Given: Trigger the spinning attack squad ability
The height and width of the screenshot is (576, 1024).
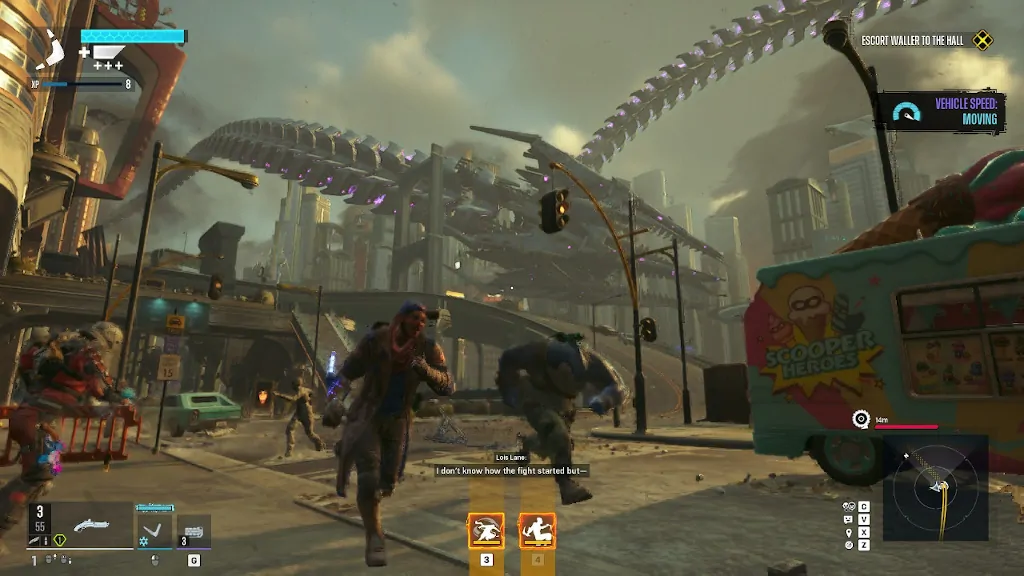Looking at the screenshot, I should pyautogui.click(x=486, y=531).
